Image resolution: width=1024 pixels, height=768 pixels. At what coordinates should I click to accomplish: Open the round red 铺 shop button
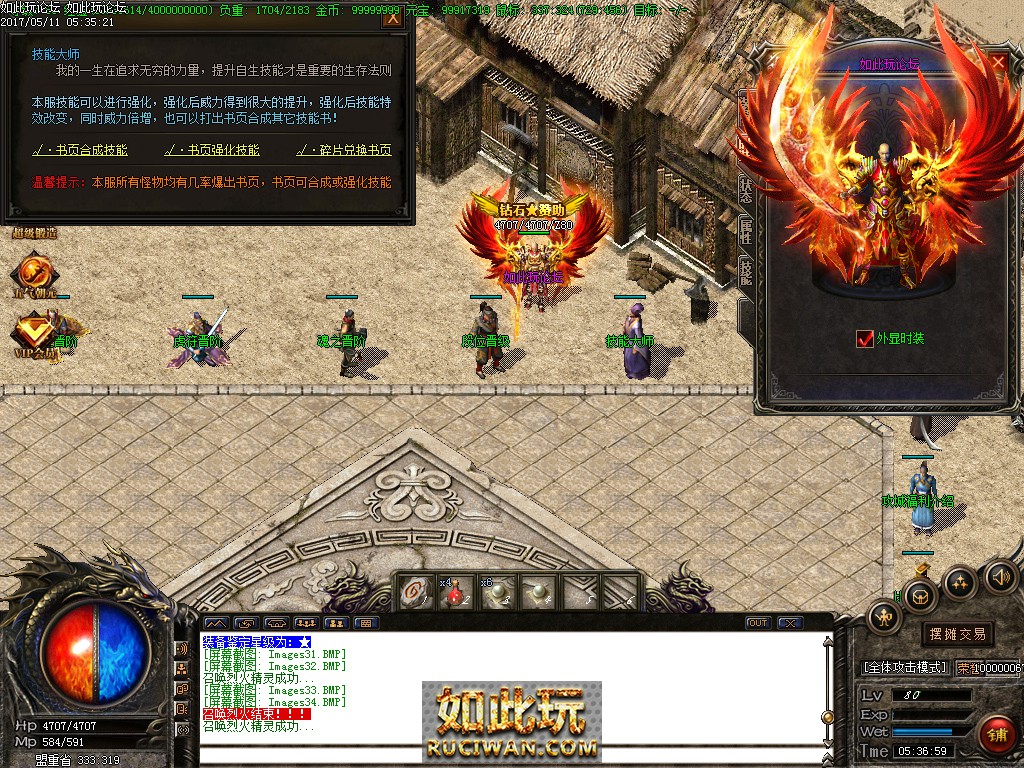pos(996,735)
